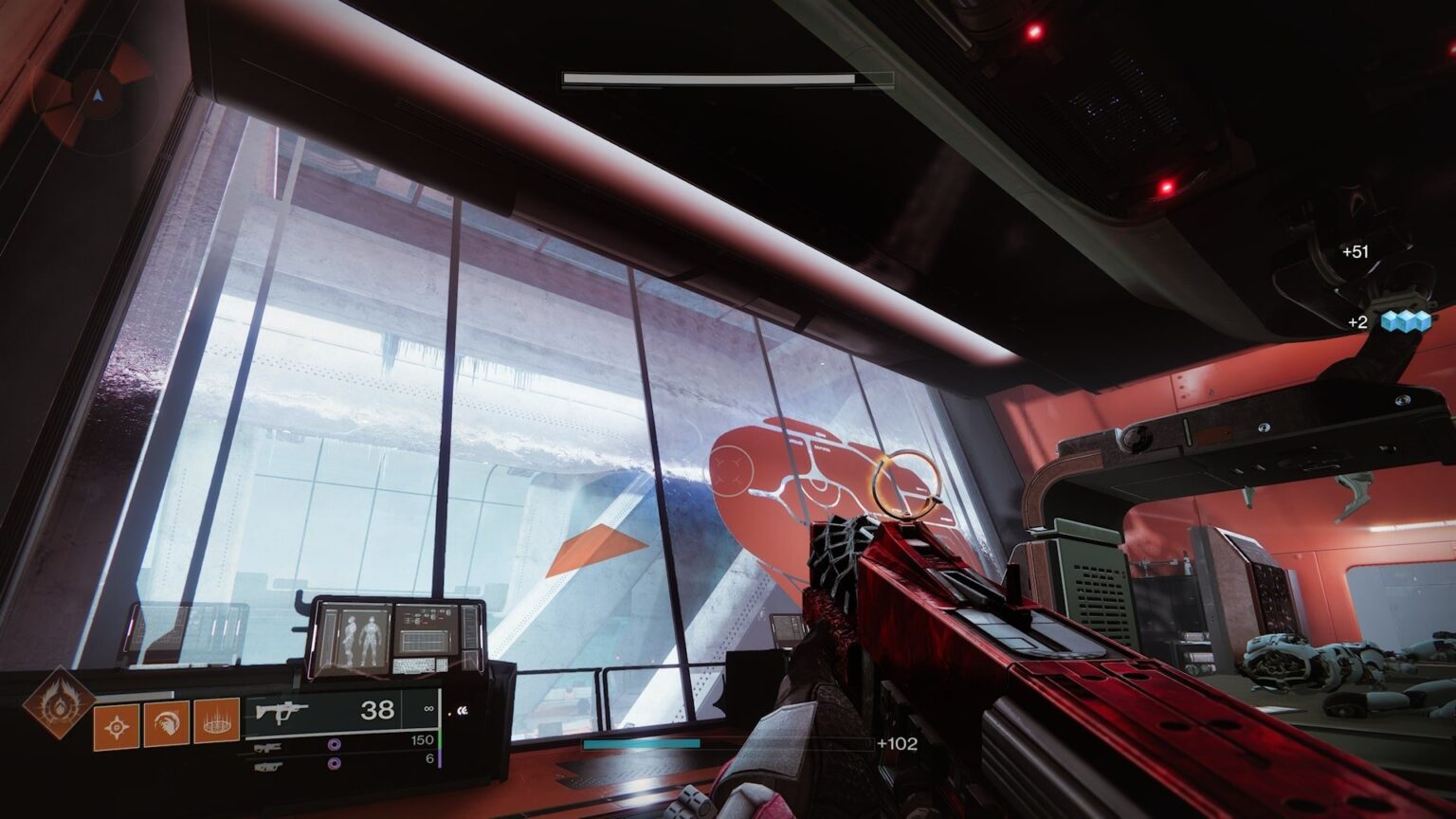Click the purple mod circle on second weapon
Screen dimensions: 1456x819
(334, 745)
